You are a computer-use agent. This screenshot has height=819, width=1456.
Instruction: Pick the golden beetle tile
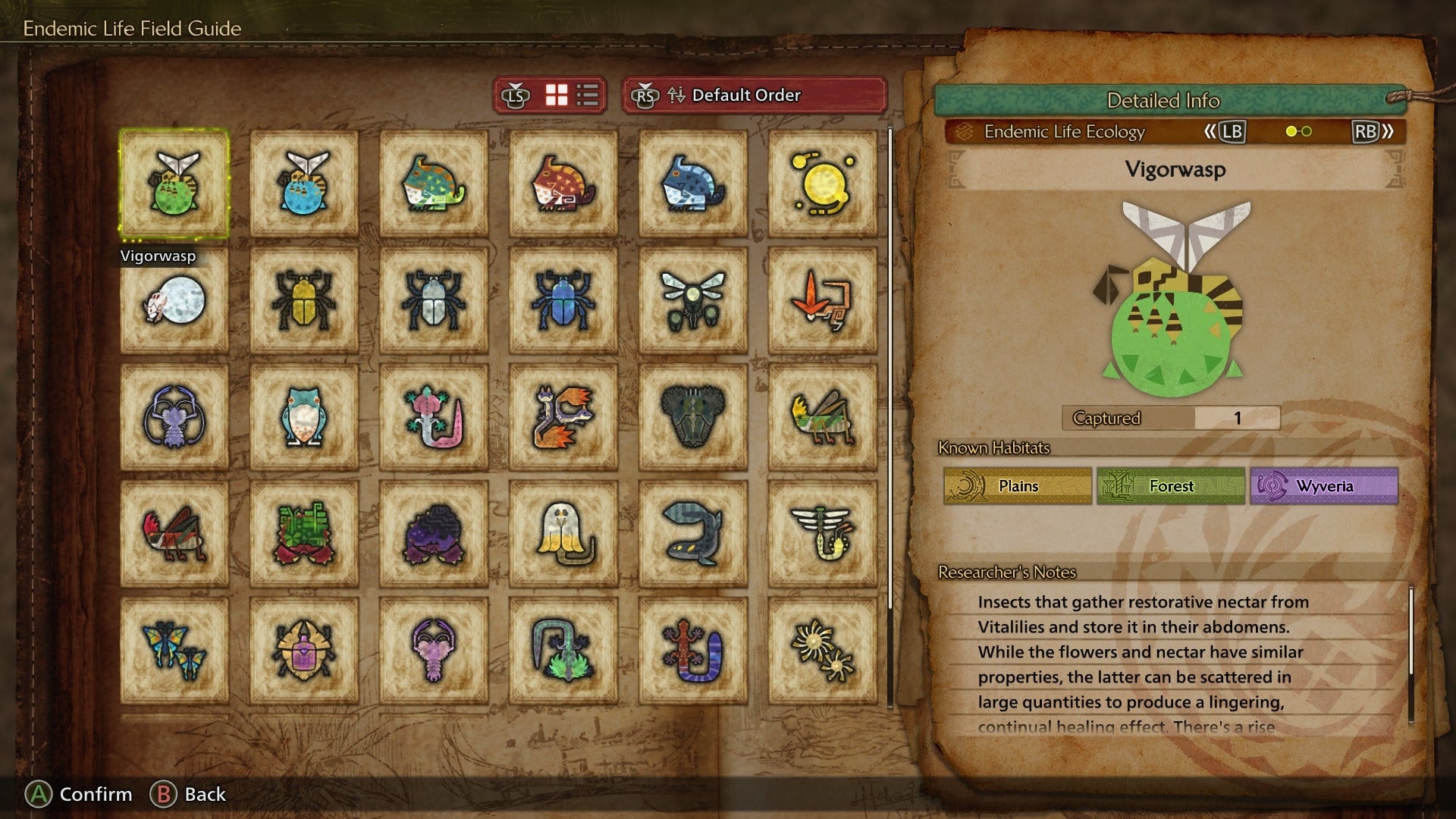(x=304, y=300)
